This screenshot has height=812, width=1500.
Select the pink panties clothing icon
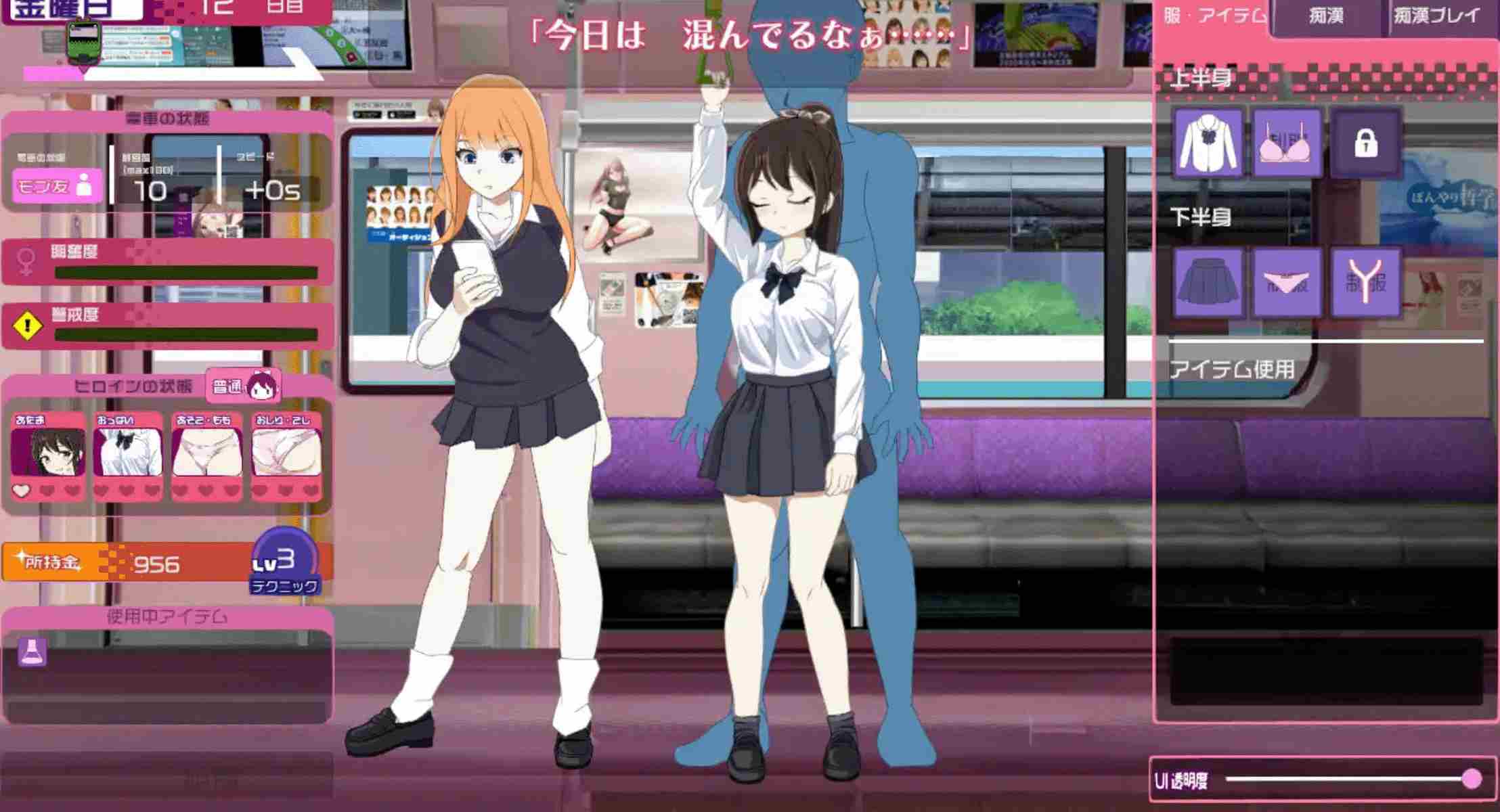pyautogui.click(x=1287, y=284)
